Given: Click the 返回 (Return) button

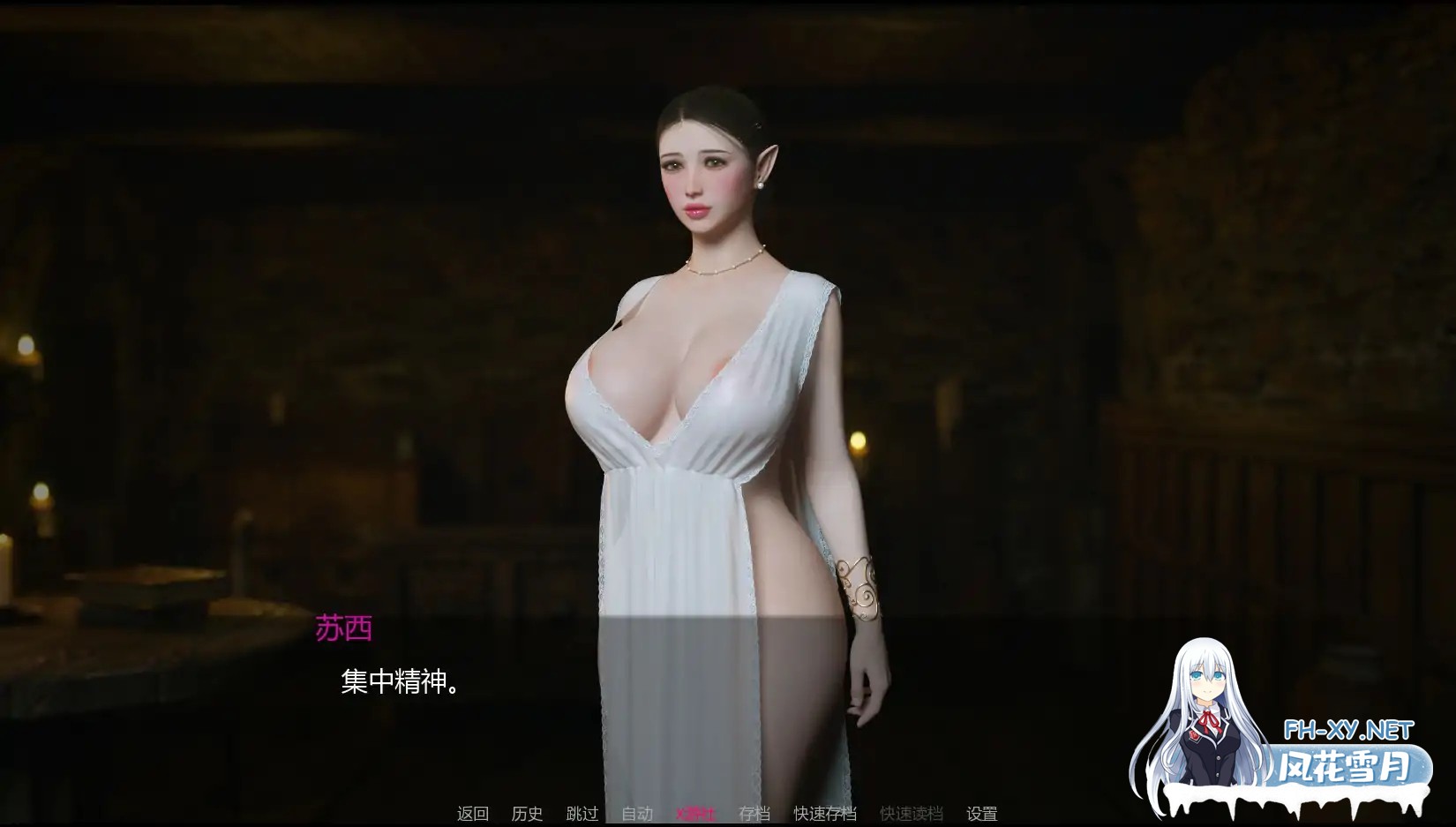Looking at the screenshot, I should pos(473,813).
